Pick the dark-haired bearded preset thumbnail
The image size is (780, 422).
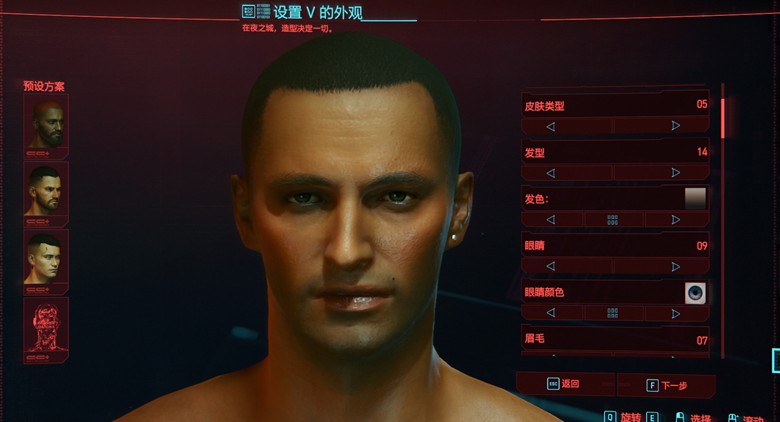(x=46, y=190)
